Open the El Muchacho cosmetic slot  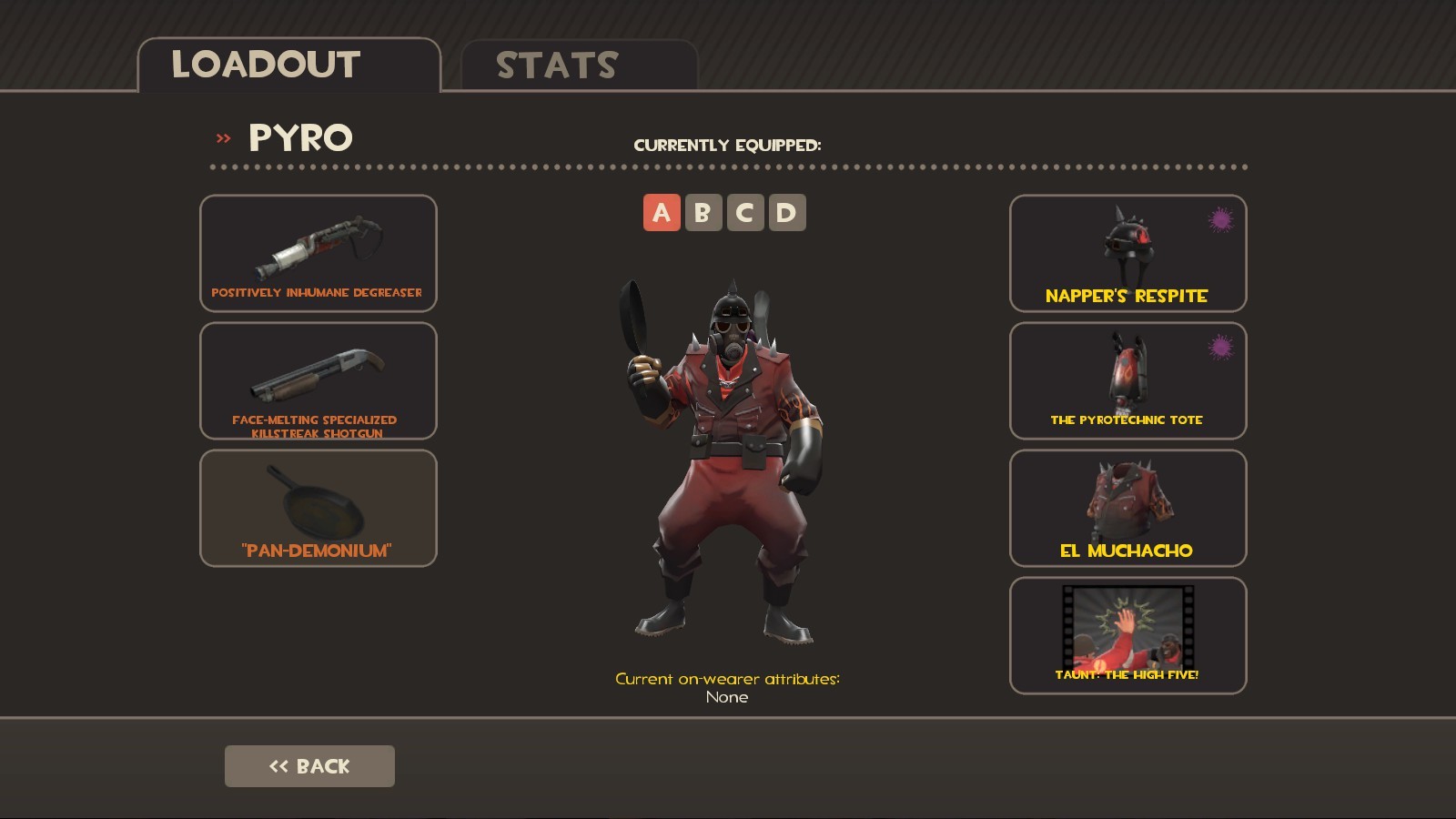pyautogui.click(x=1127, y=508)
